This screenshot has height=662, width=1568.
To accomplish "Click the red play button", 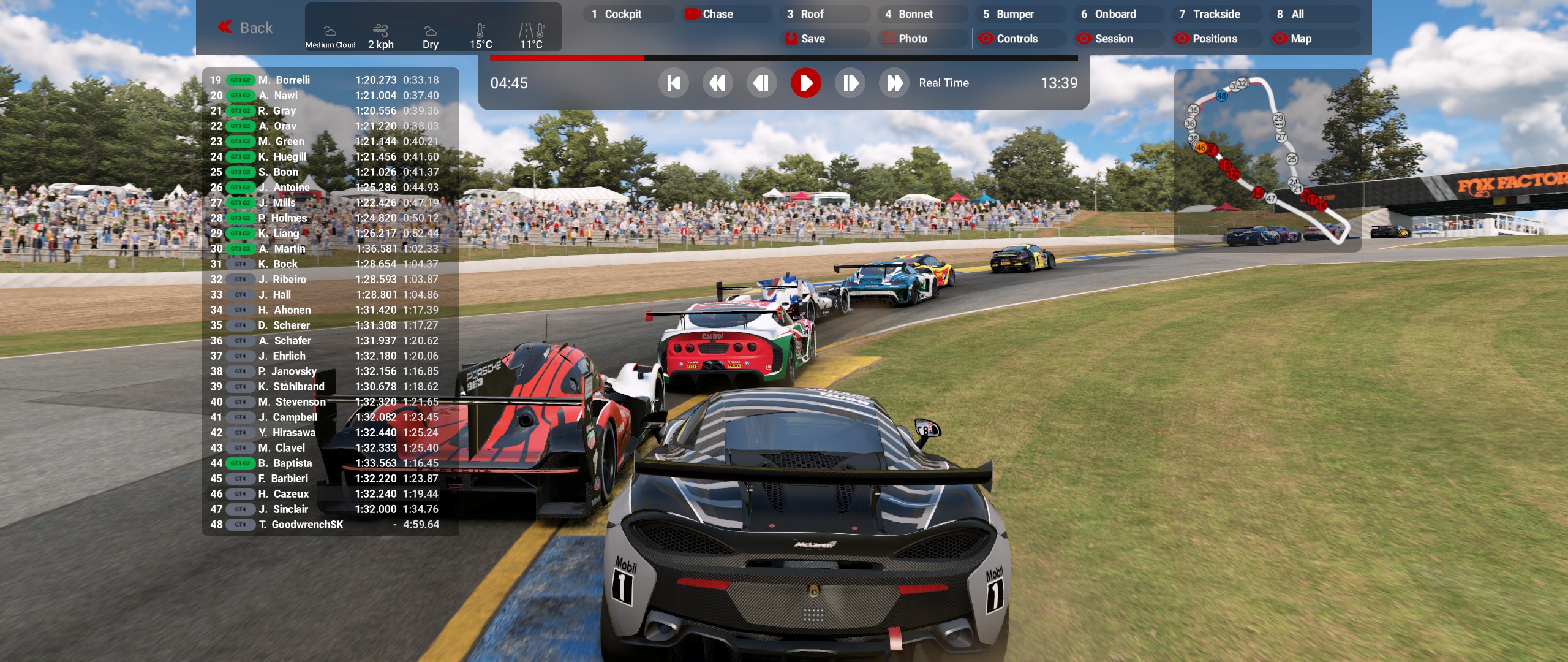I will pos(805,83).
